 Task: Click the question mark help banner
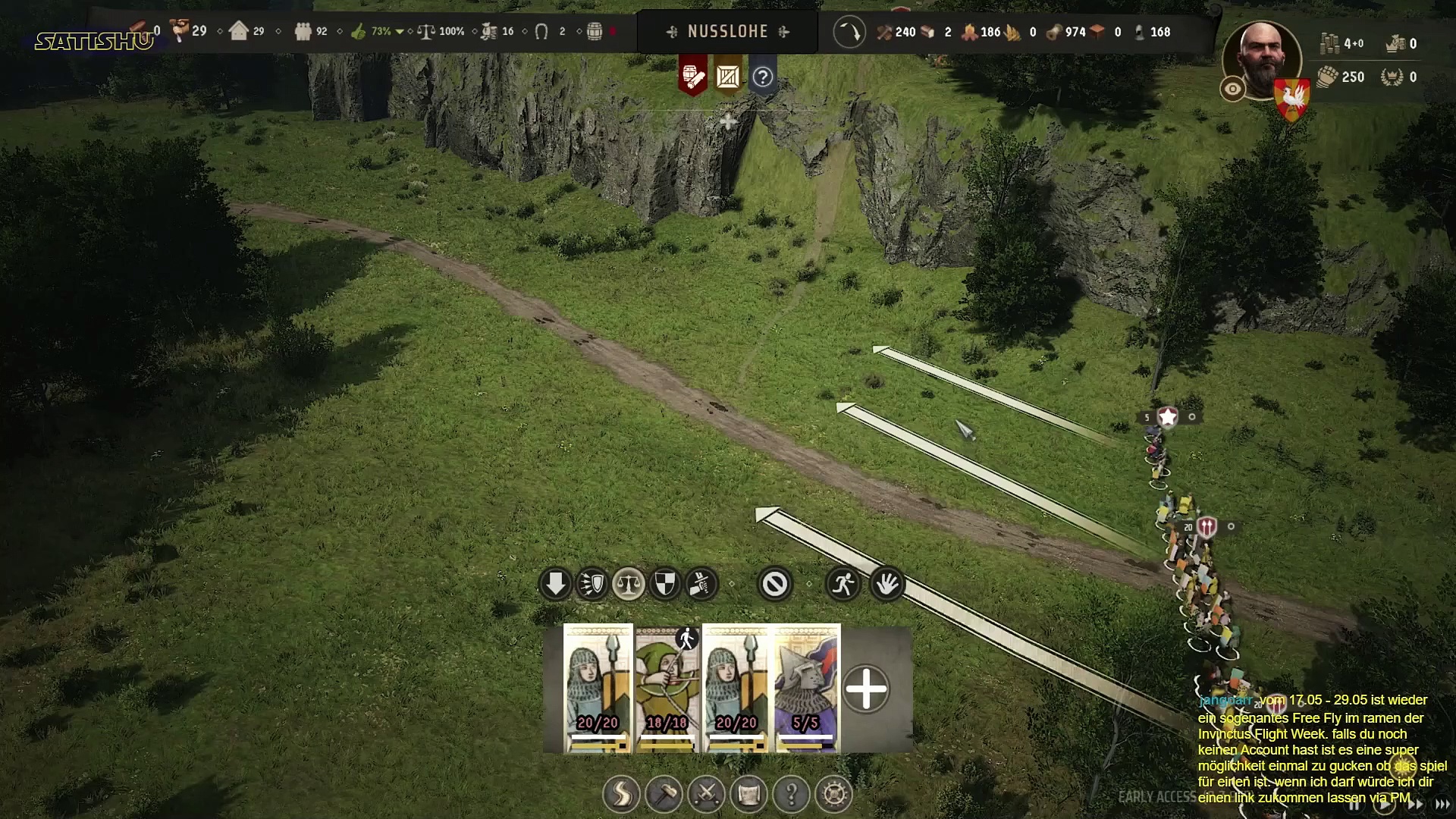[763, 77]
